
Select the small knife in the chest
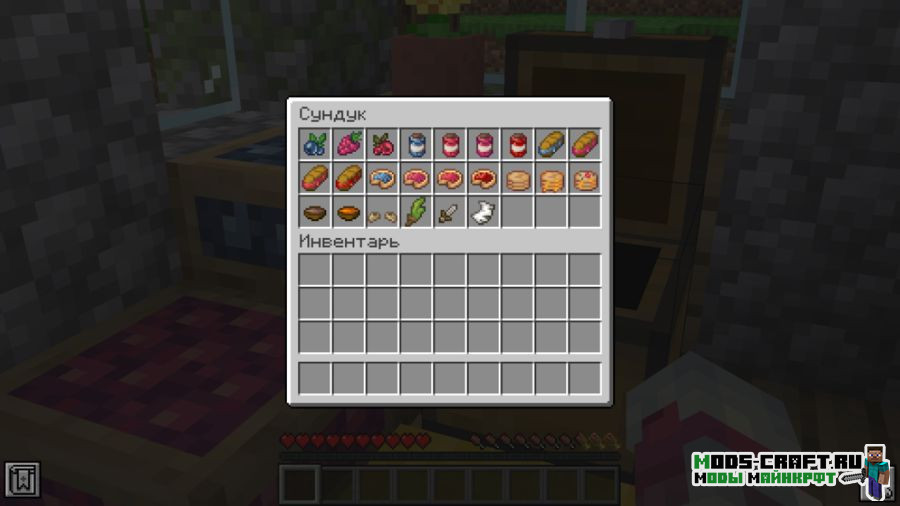click(450, 212)
